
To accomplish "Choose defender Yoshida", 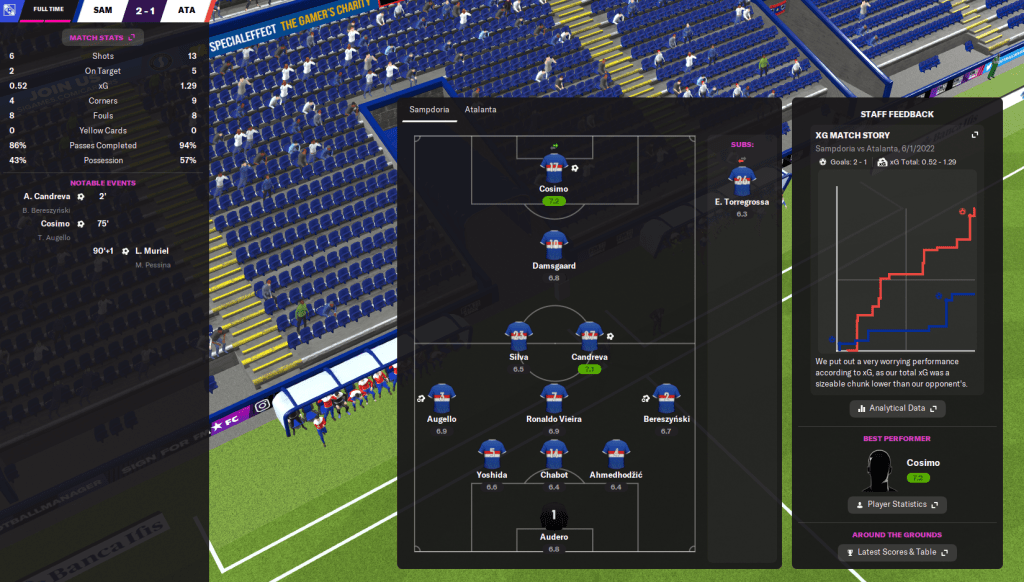I will pyautogui.click(x=491, y=453).
